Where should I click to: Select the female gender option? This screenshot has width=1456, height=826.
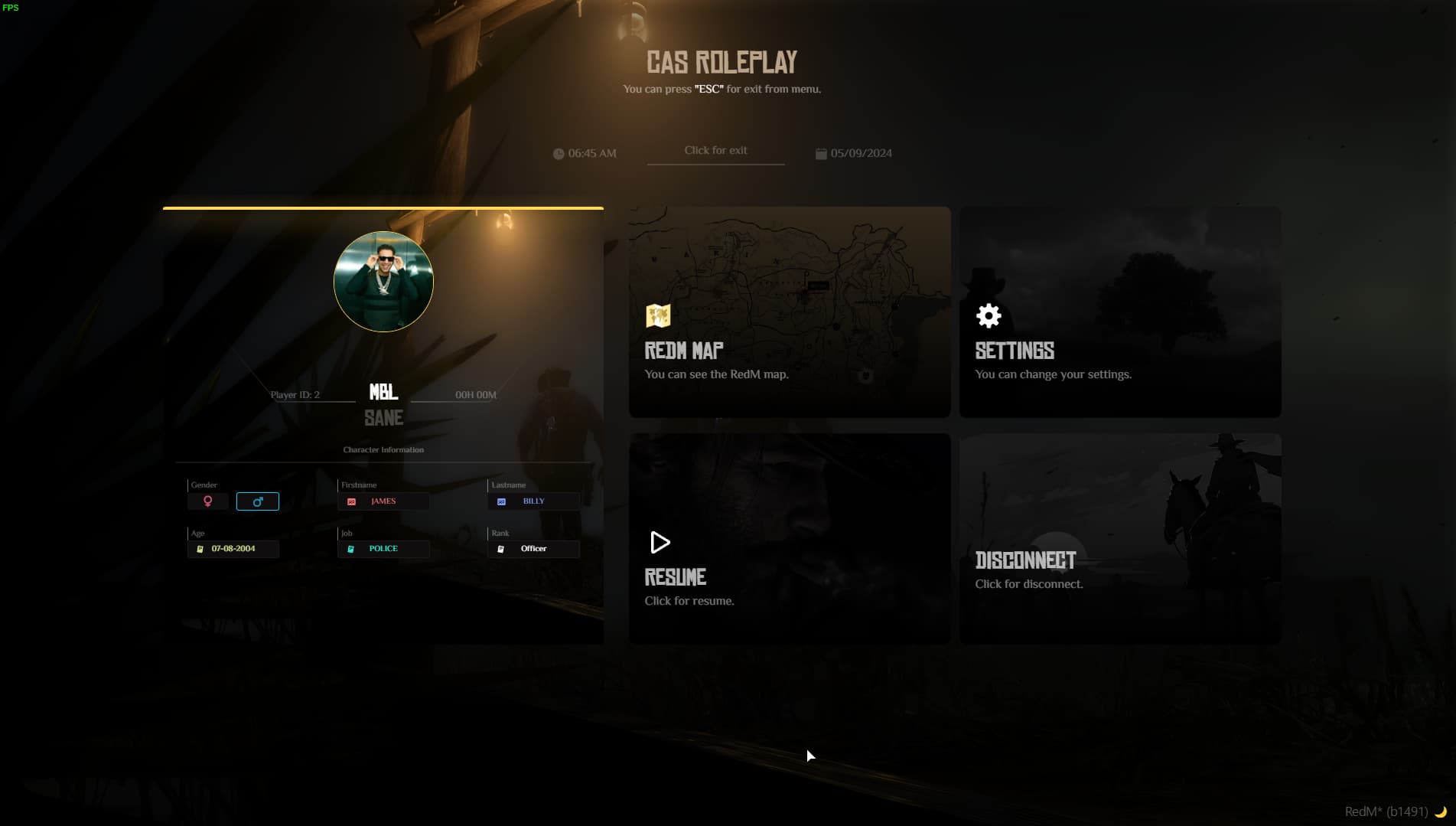pos(207,501)
